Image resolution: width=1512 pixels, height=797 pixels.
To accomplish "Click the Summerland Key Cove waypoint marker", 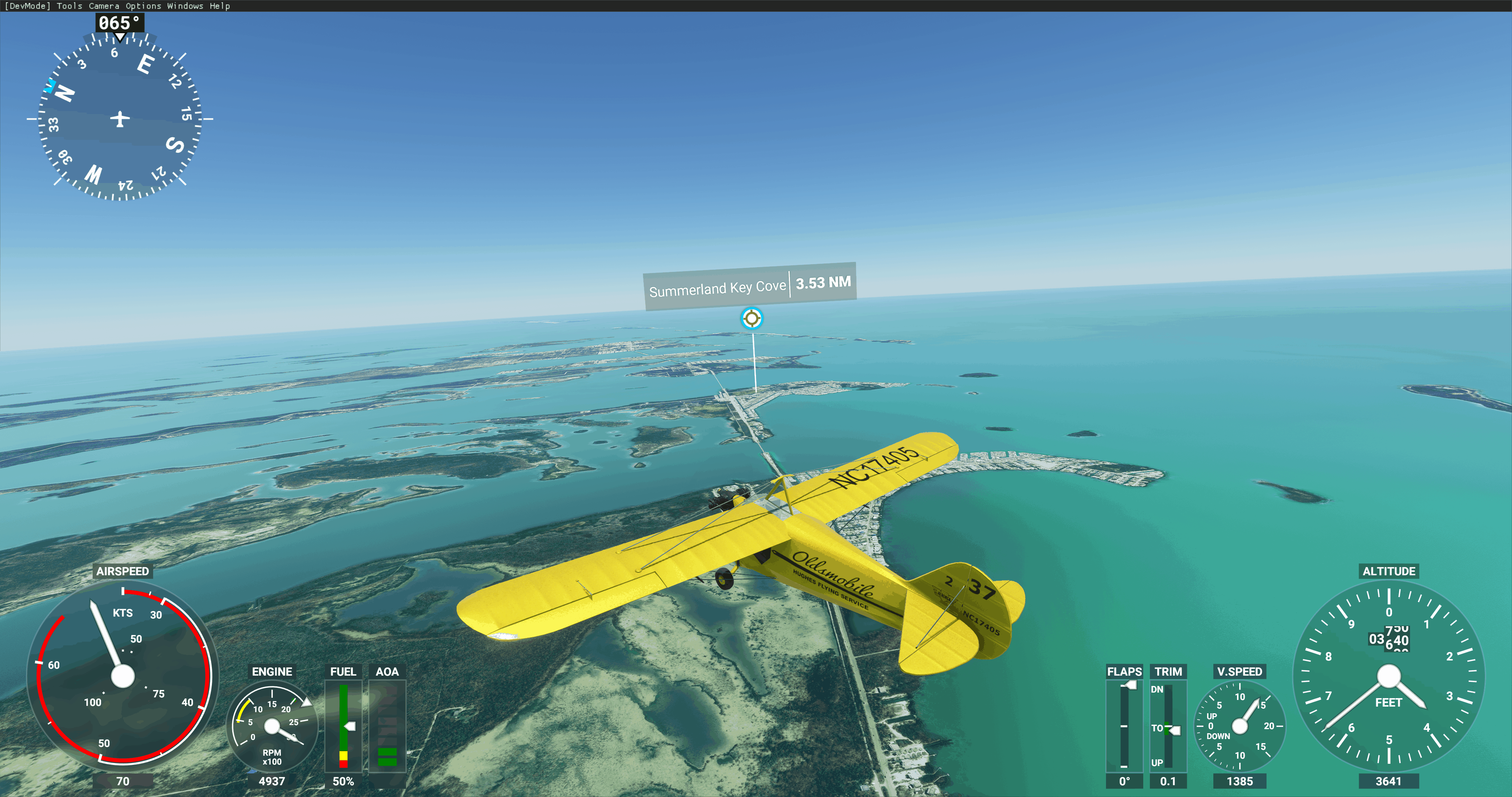I will [x=751, y=319].
